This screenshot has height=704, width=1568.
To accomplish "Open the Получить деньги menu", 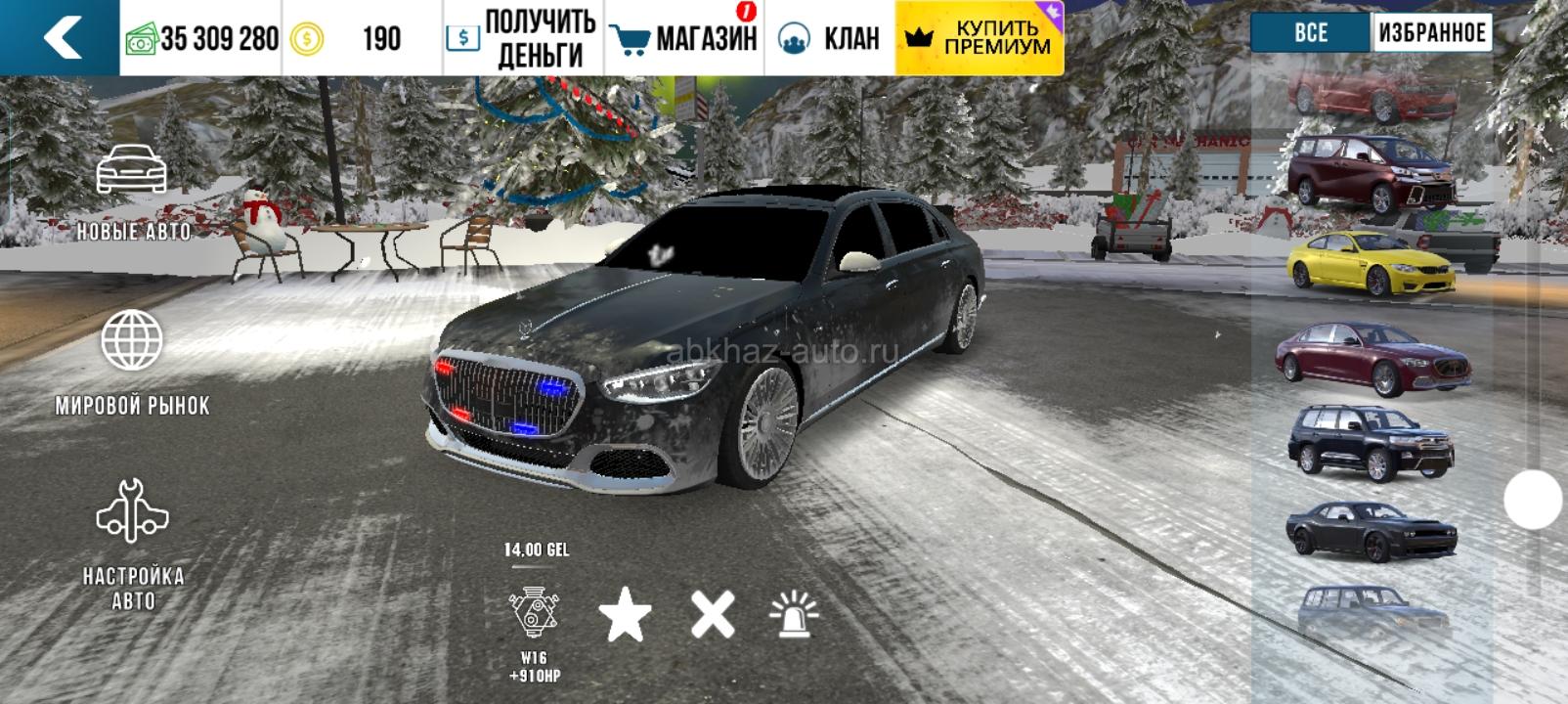I will (523, 38).
